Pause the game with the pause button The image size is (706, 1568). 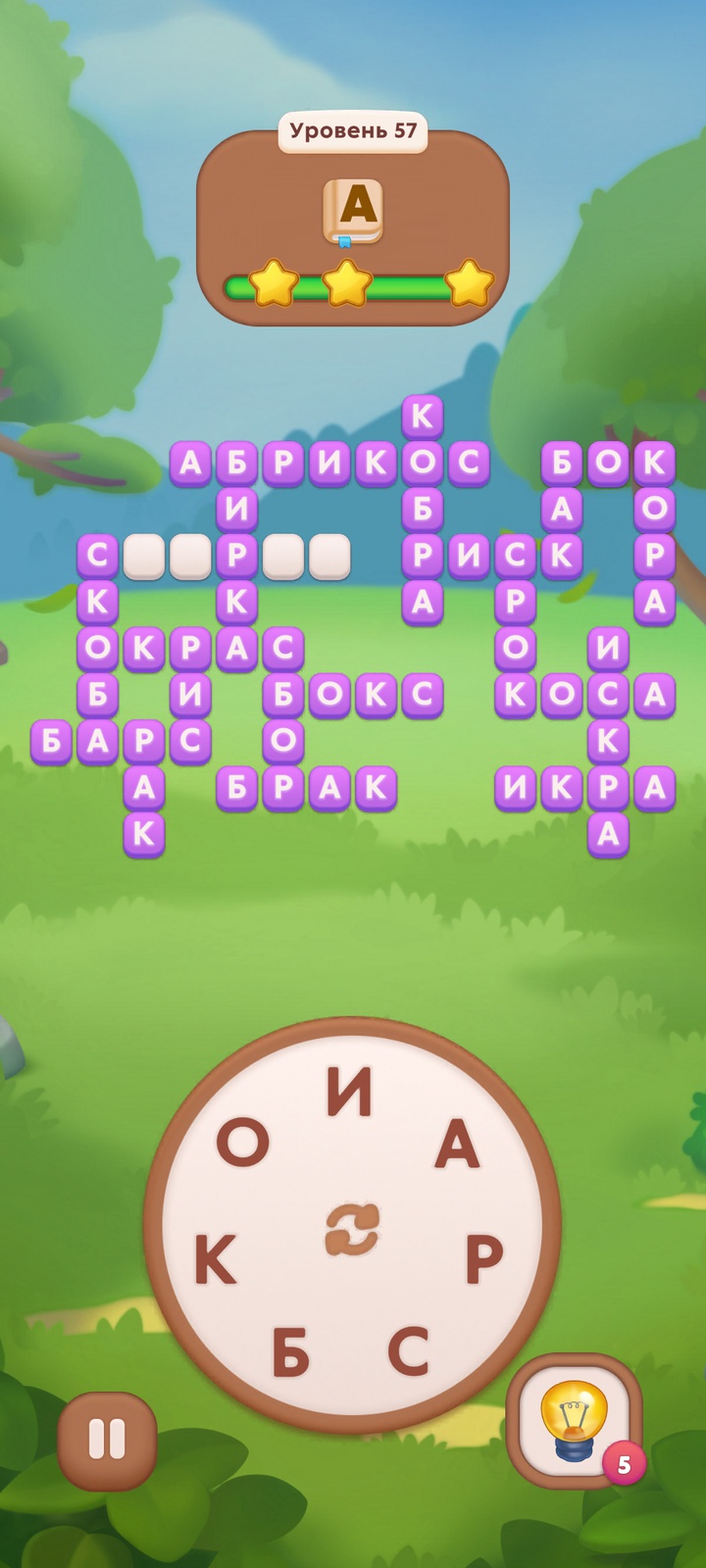(x=107, y=1440)
